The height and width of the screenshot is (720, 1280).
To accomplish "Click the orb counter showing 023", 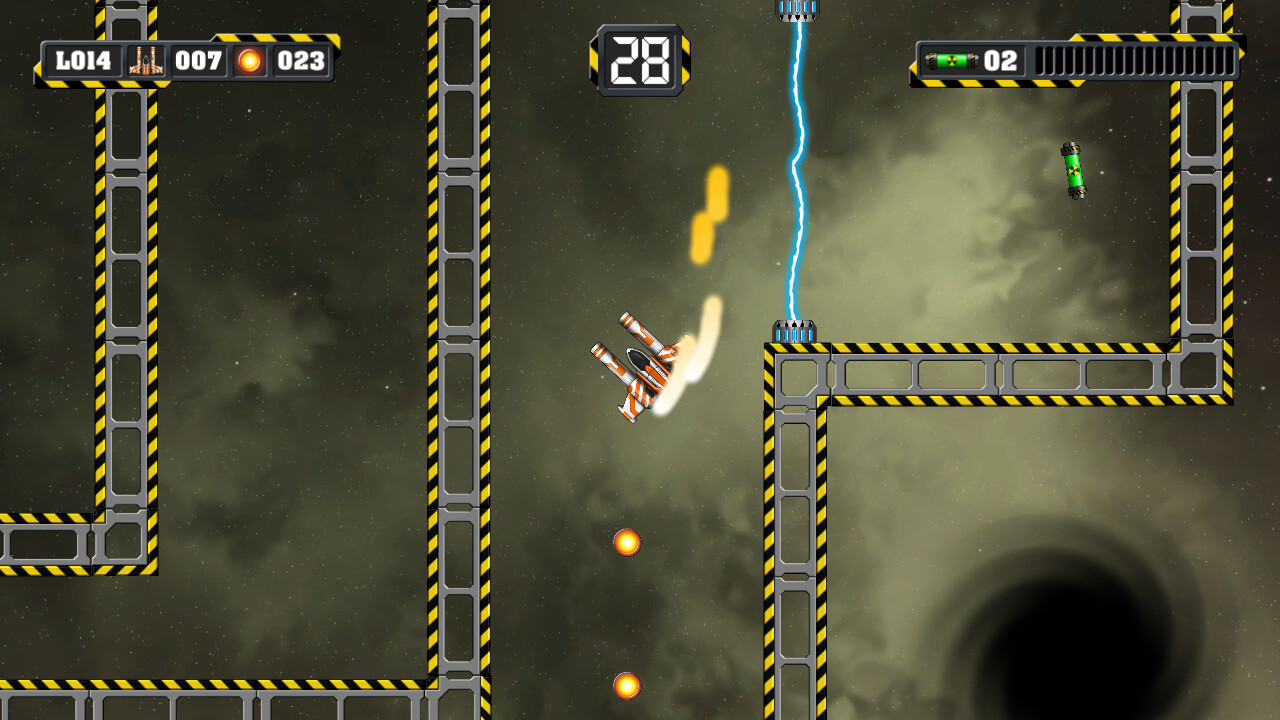I will coord(300,61).
